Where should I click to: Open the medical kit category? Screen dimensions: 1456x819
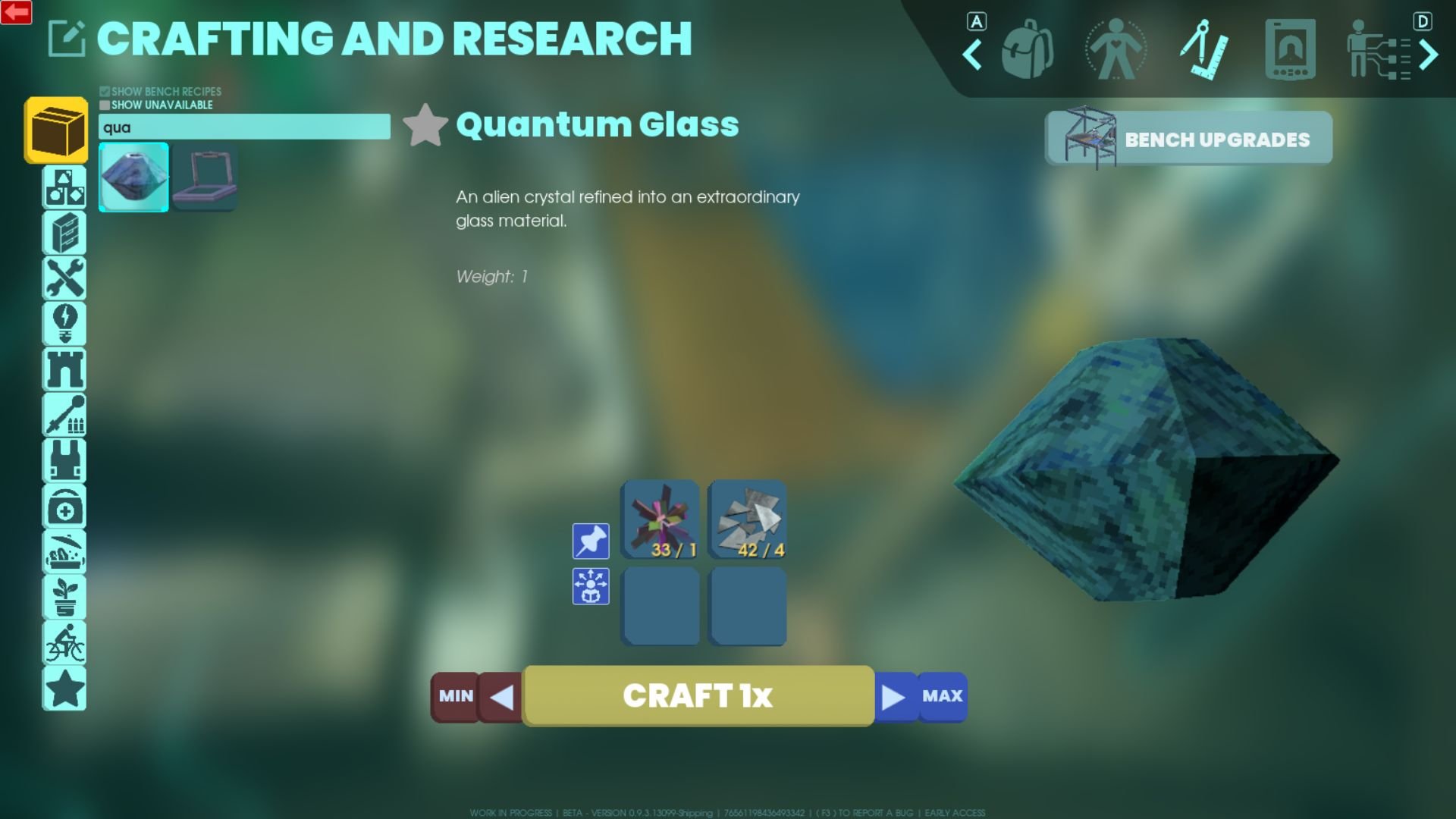tap(64, 507)
